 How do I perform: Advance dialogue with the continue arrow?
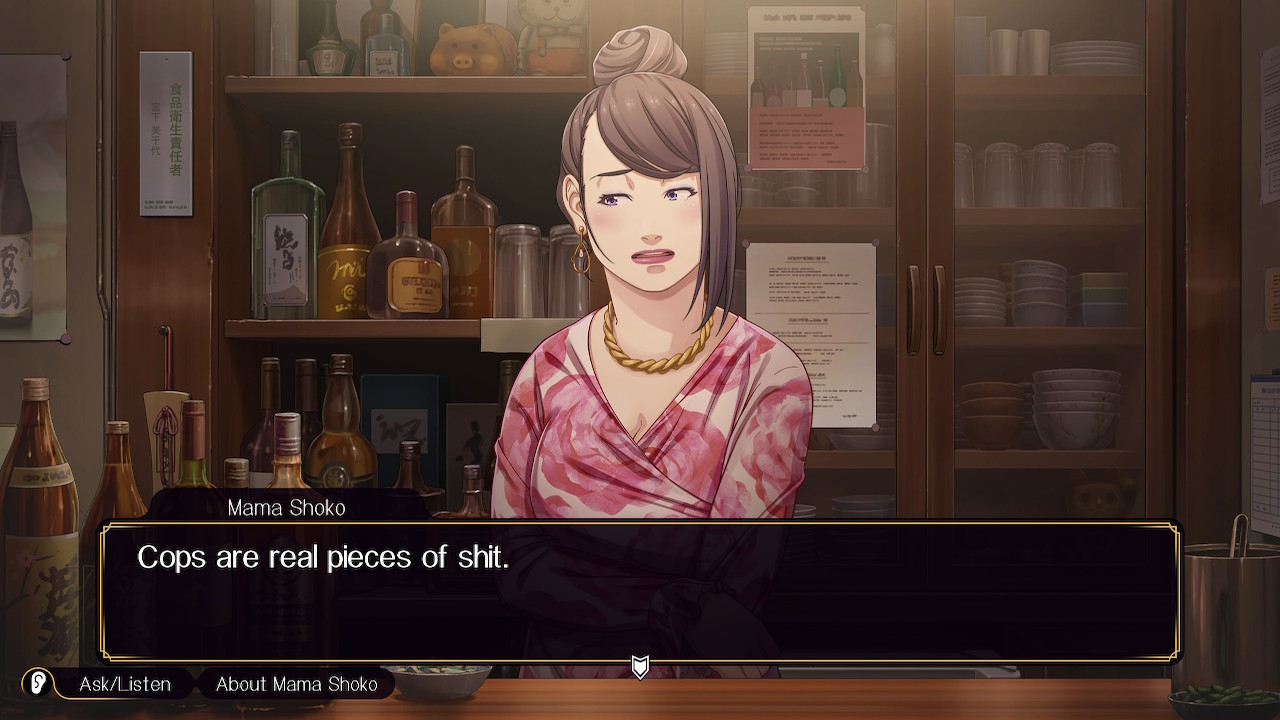coord(640,667)
